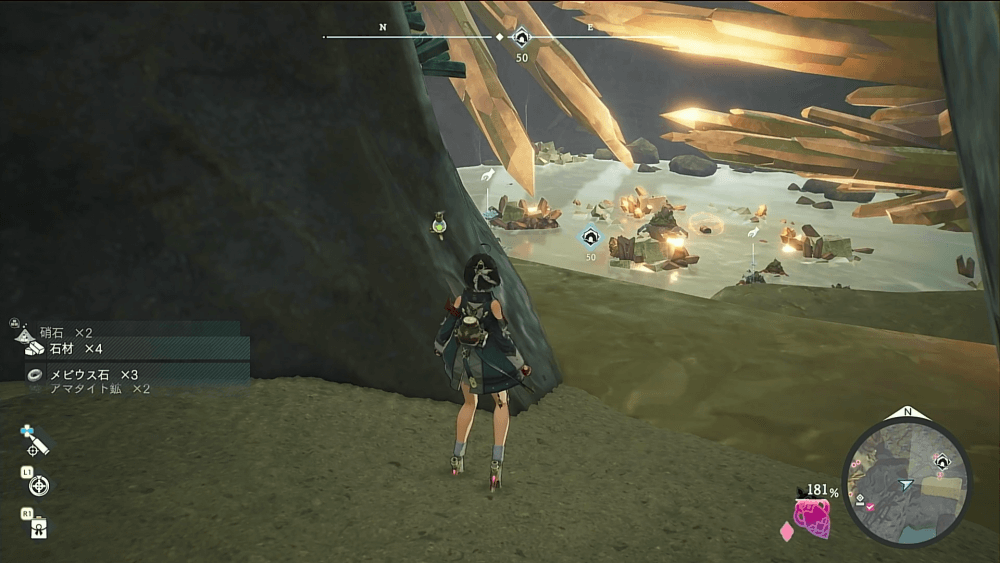Activate the flashlight tool icon
This screenshot has width=1000, height=563.
[x=37, y=440]
